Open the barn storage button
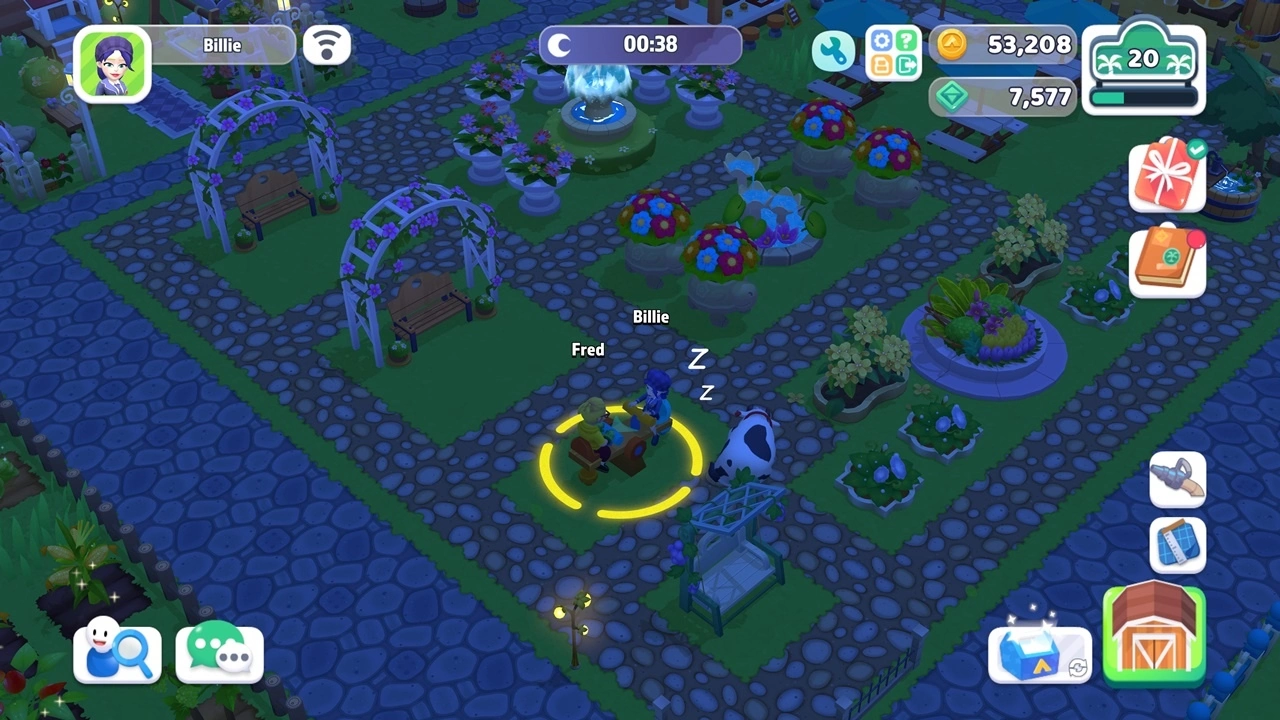This screenshot has width=1280, height=720. tap(1154, 635)
